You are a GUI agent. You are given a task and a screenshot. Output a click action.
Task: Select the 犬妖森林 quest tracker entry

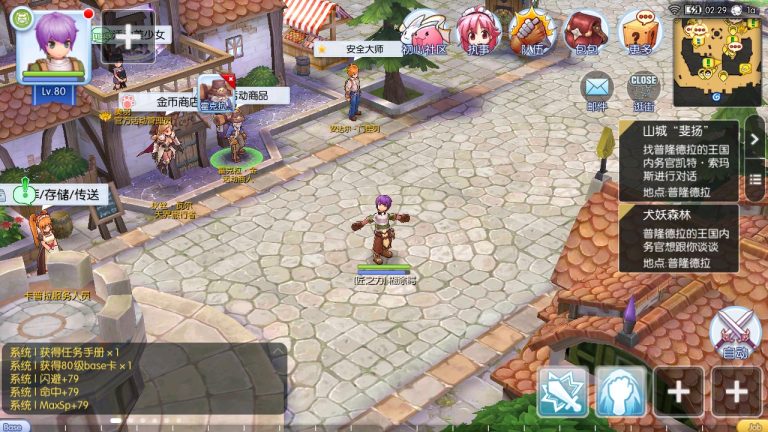tap(679, 239)
